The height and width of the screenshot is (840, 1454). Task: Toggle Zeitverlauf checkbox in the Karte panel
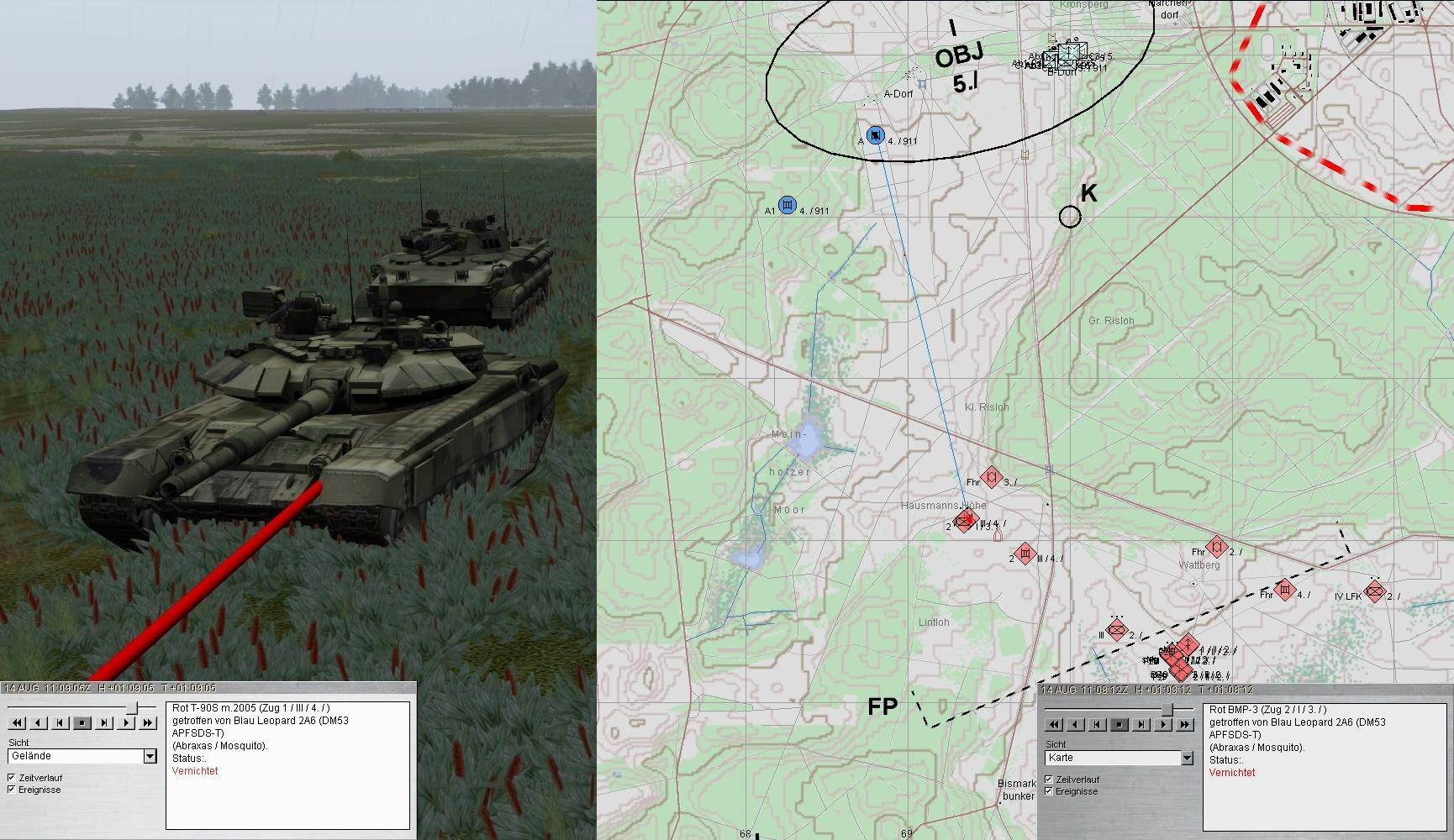[x=1049, y=780]
